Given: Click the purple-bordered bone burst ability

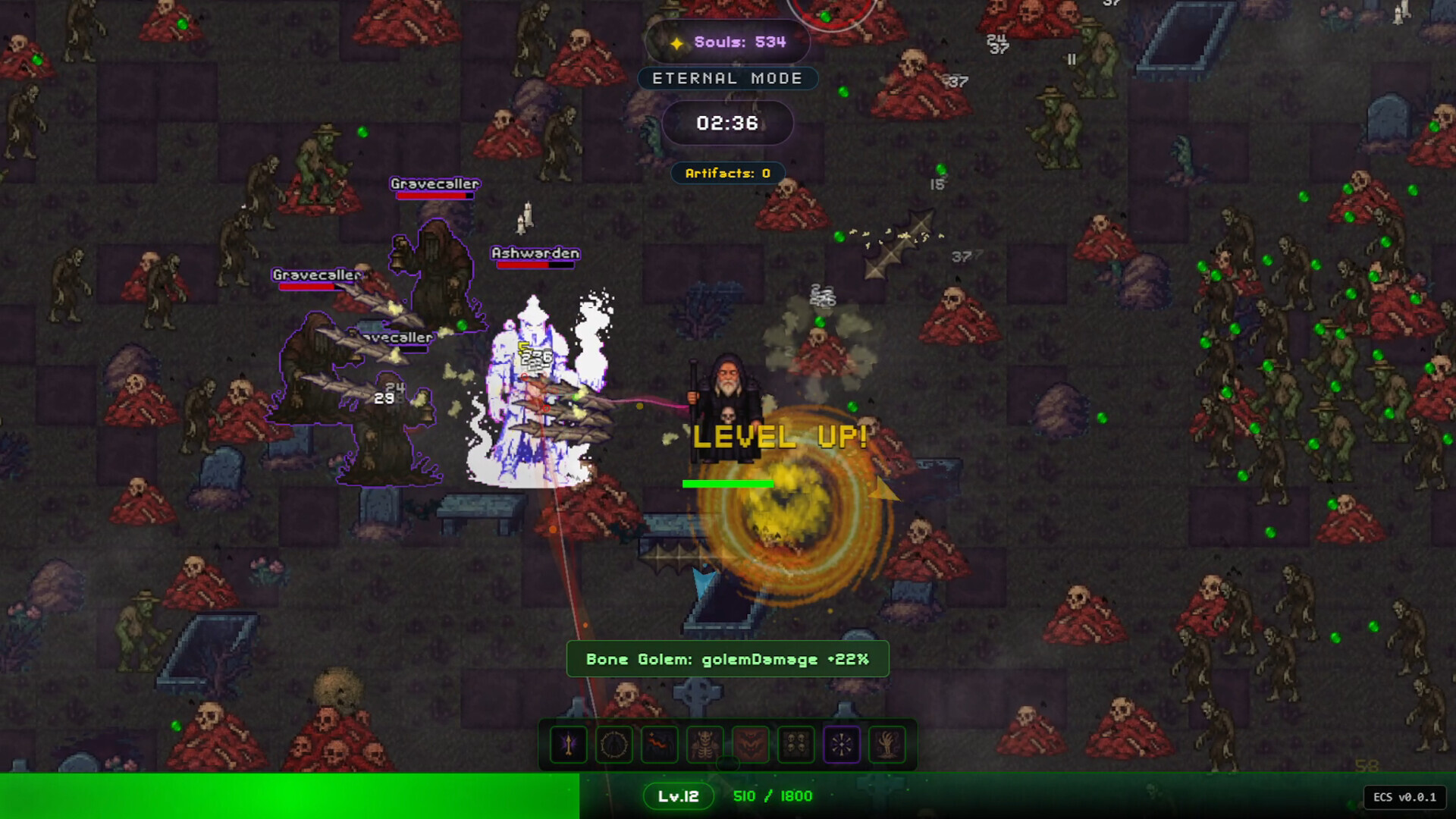Looking at the screenshot, I should [841, 745].
